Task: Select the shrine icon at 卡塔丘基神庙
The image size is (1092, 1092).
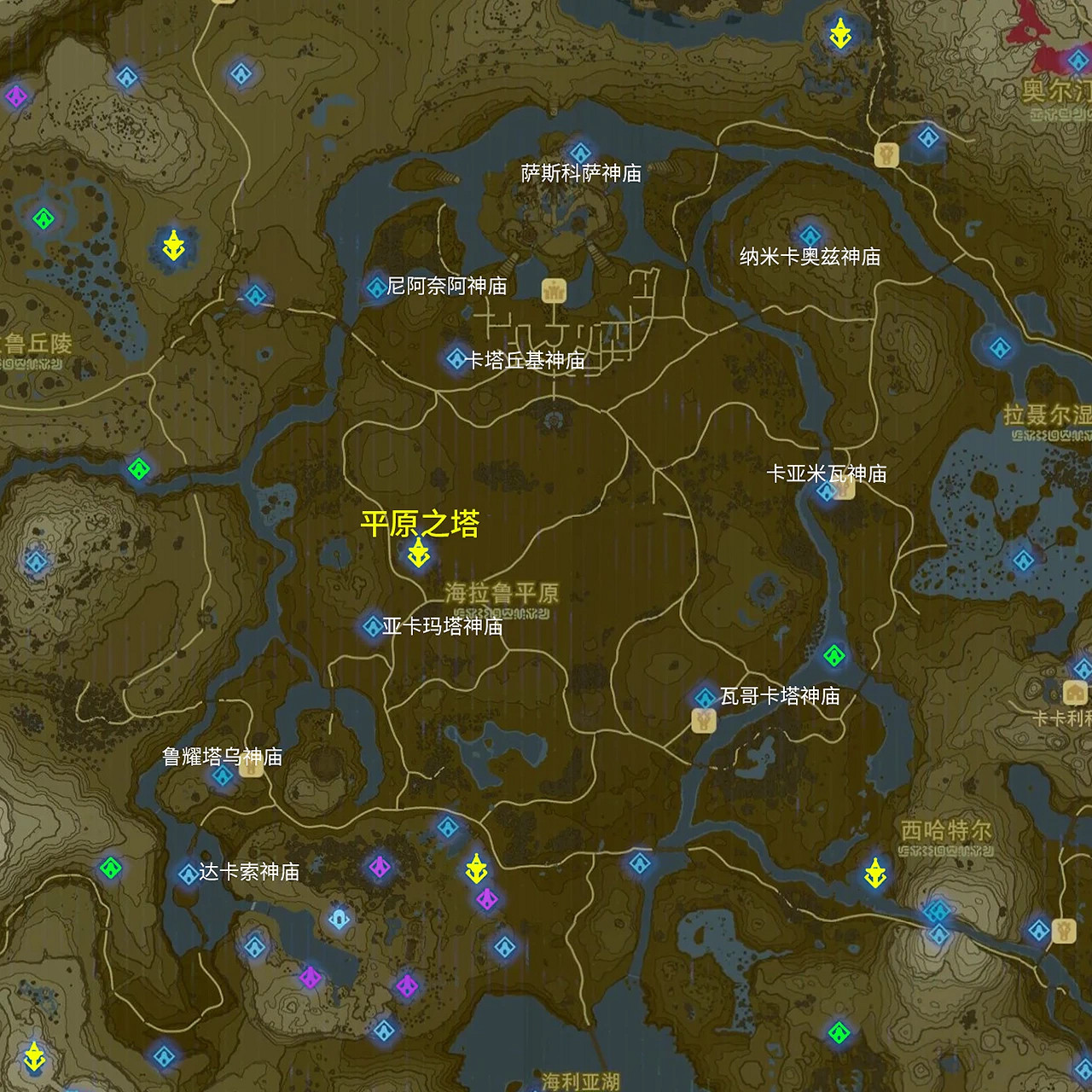Action: click(x=456, y=360)
